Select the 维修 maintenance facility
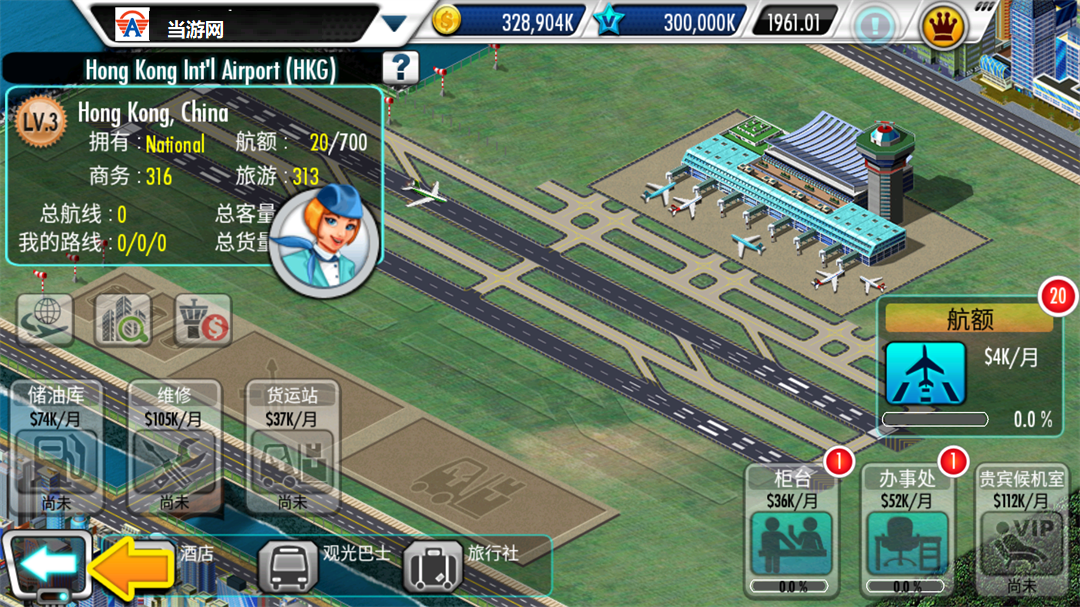This screenshot has height=607, width=1080. point(174,447)
